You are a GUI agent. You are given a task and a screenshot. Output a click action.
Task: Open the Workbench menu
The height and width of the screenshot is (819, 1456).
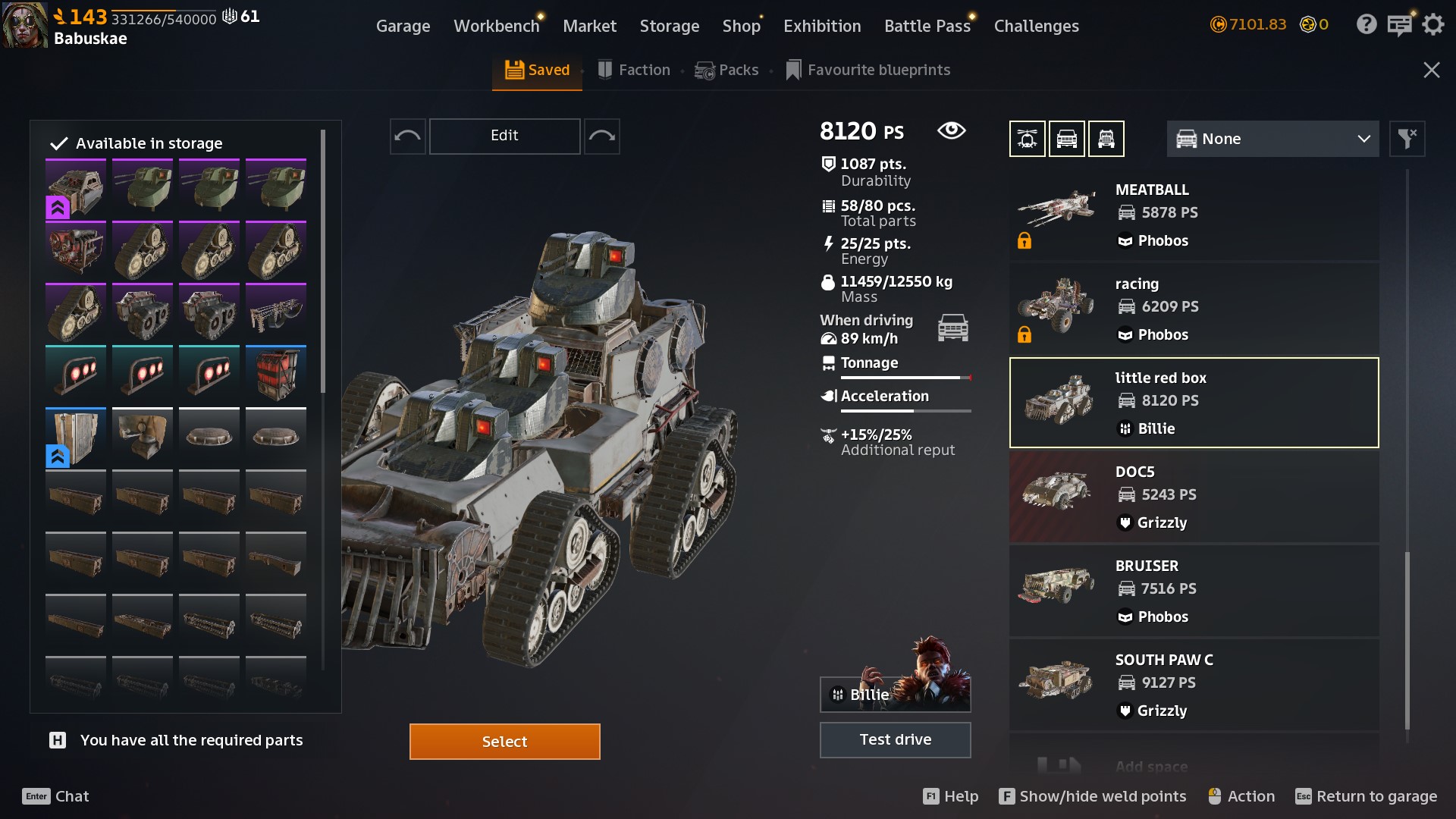click(496, 26)
